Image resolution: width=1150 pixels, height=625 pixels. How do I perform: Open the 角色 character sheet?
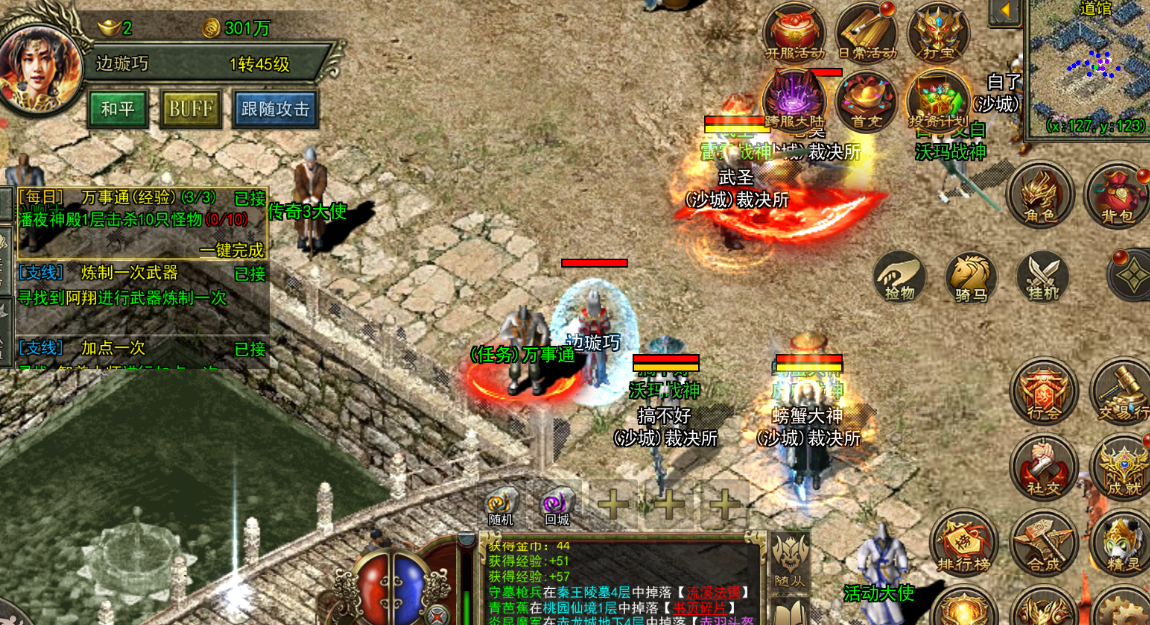pos(1040,194)
